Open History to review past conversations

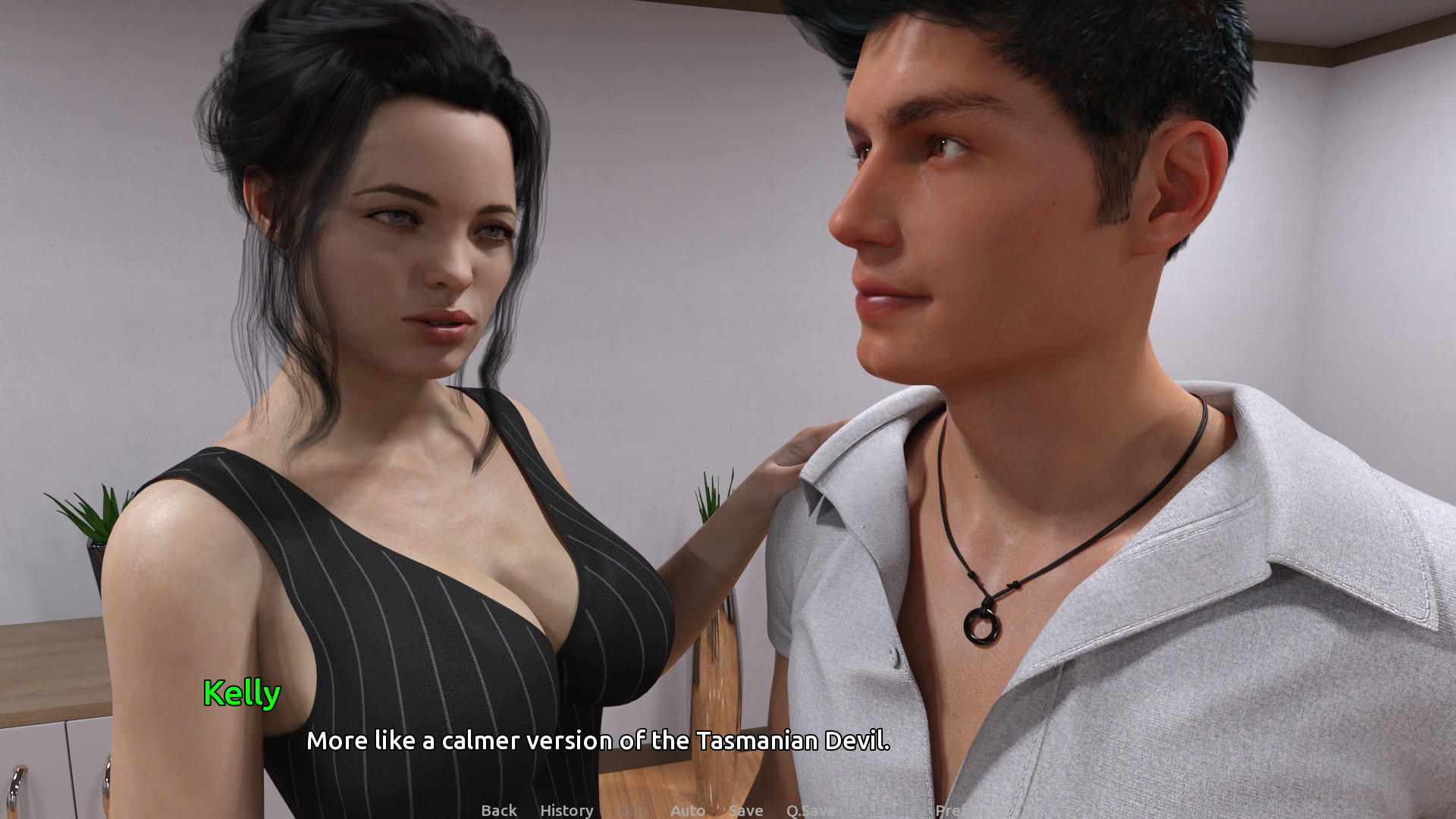coord(566,810)
